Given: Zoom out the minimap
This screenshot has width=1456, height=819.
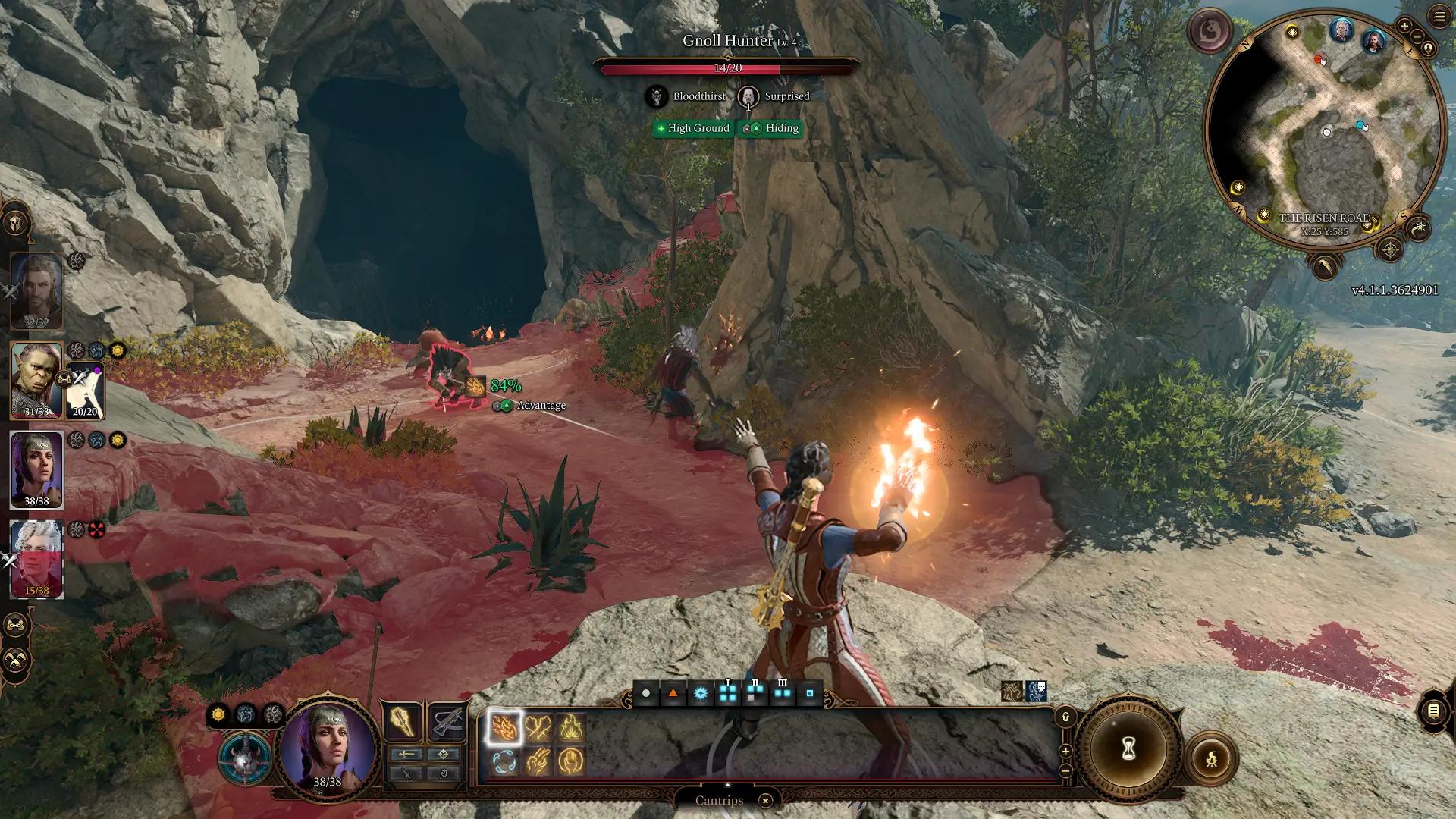Looking at the screenshot, I should point(1417,36).
